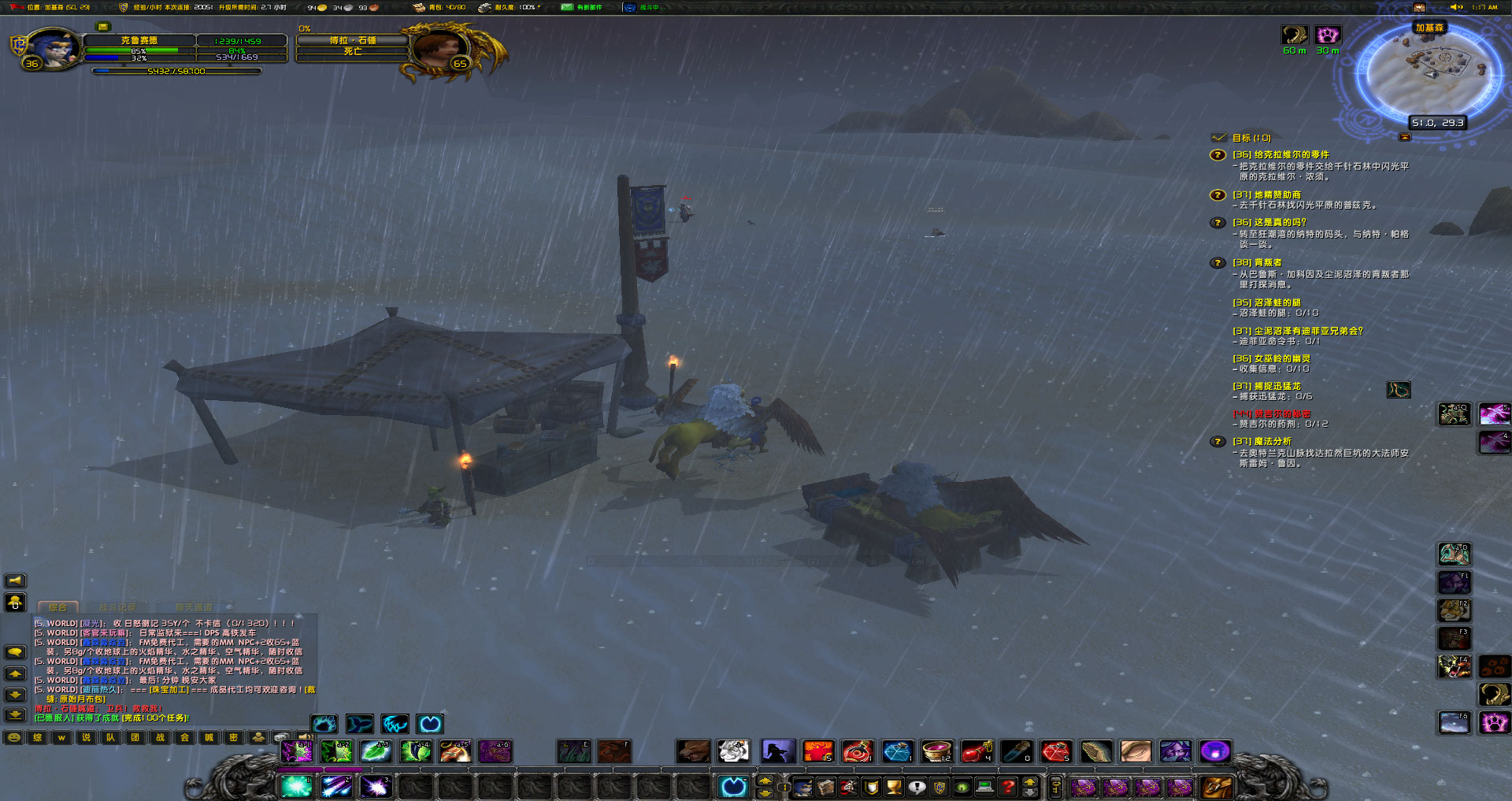Use the white tiger mount icon
This screenshot has width=1512, height=801.
coord(734,751)
